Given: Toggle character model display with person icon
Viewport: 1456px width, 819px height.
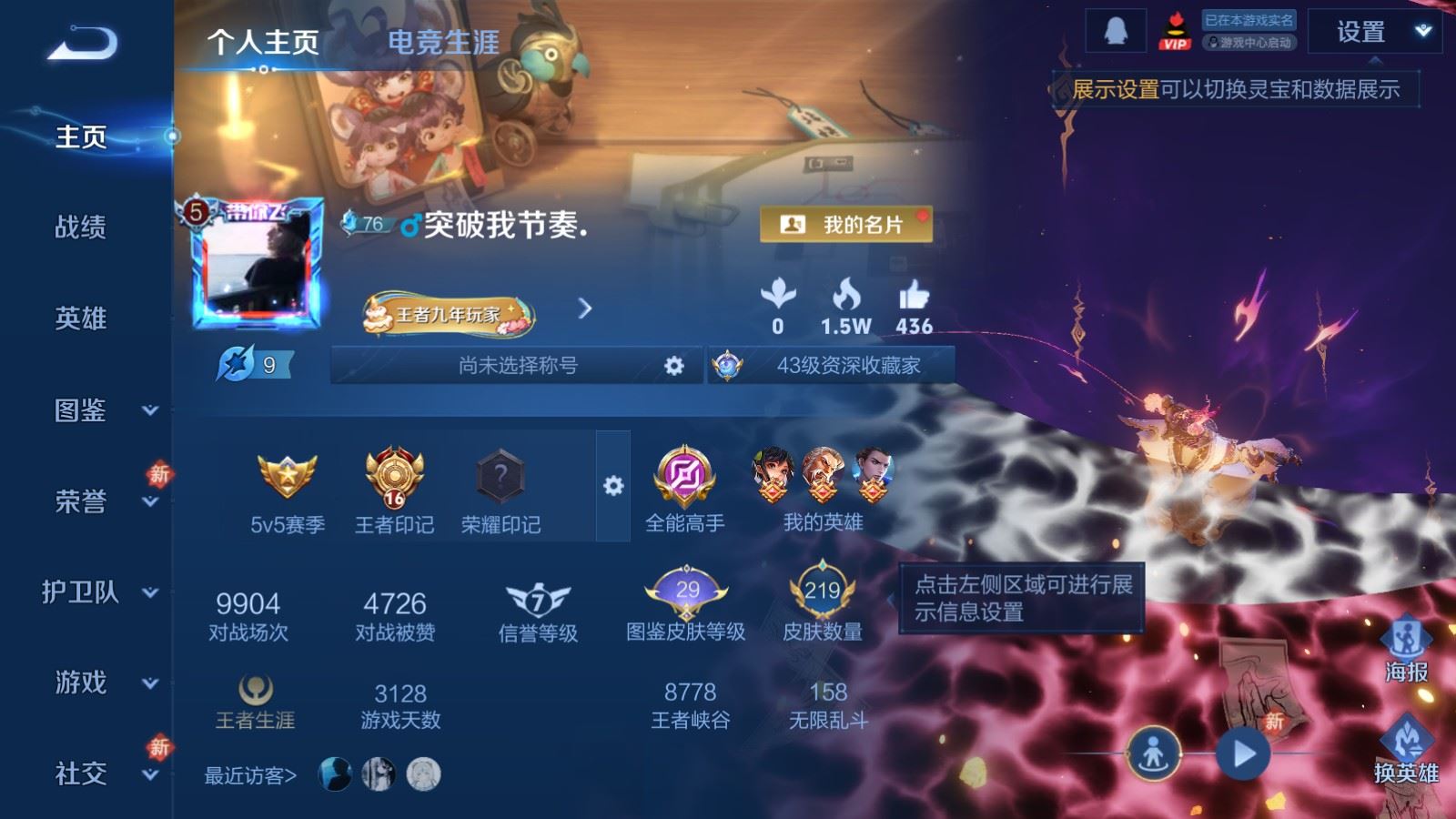Looking at the screenshot, I should pyautogui.click(x=1152, y=754).
